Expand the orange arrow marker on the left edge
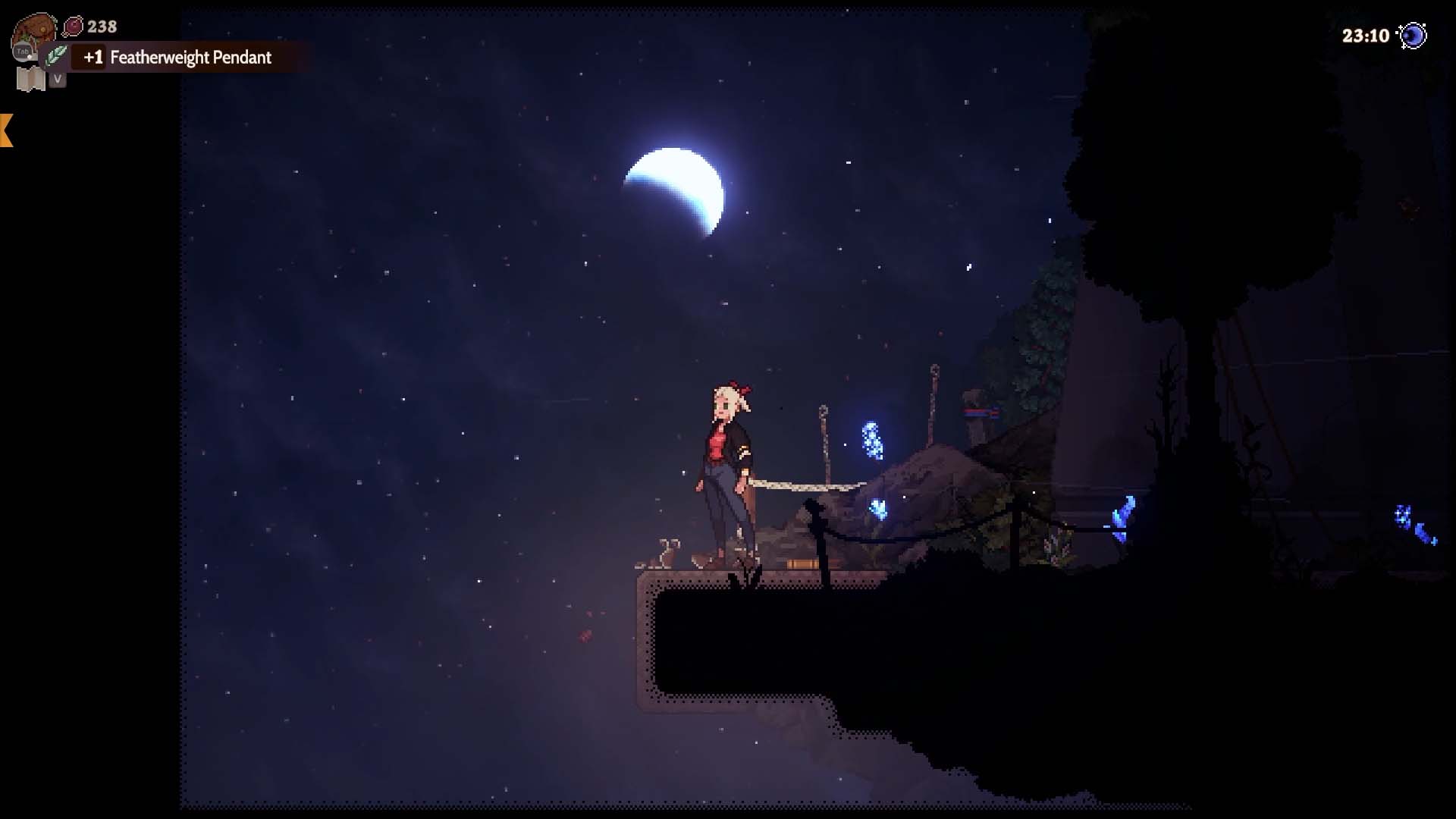The height and width of the screenshot is (819, 1456). tap(6, 130)
